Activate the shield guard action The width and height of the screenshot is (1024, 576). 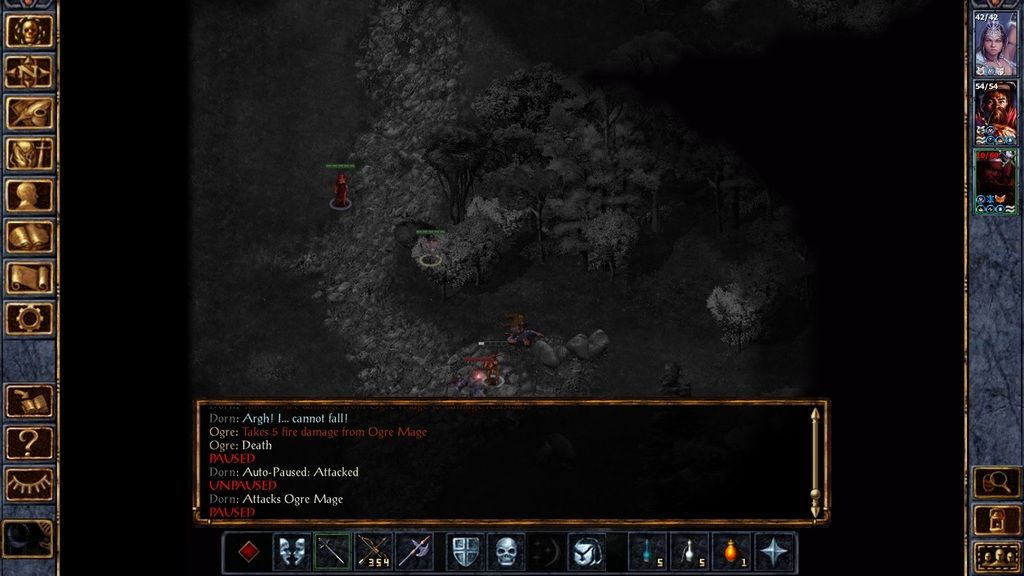(x=465, y=551)
